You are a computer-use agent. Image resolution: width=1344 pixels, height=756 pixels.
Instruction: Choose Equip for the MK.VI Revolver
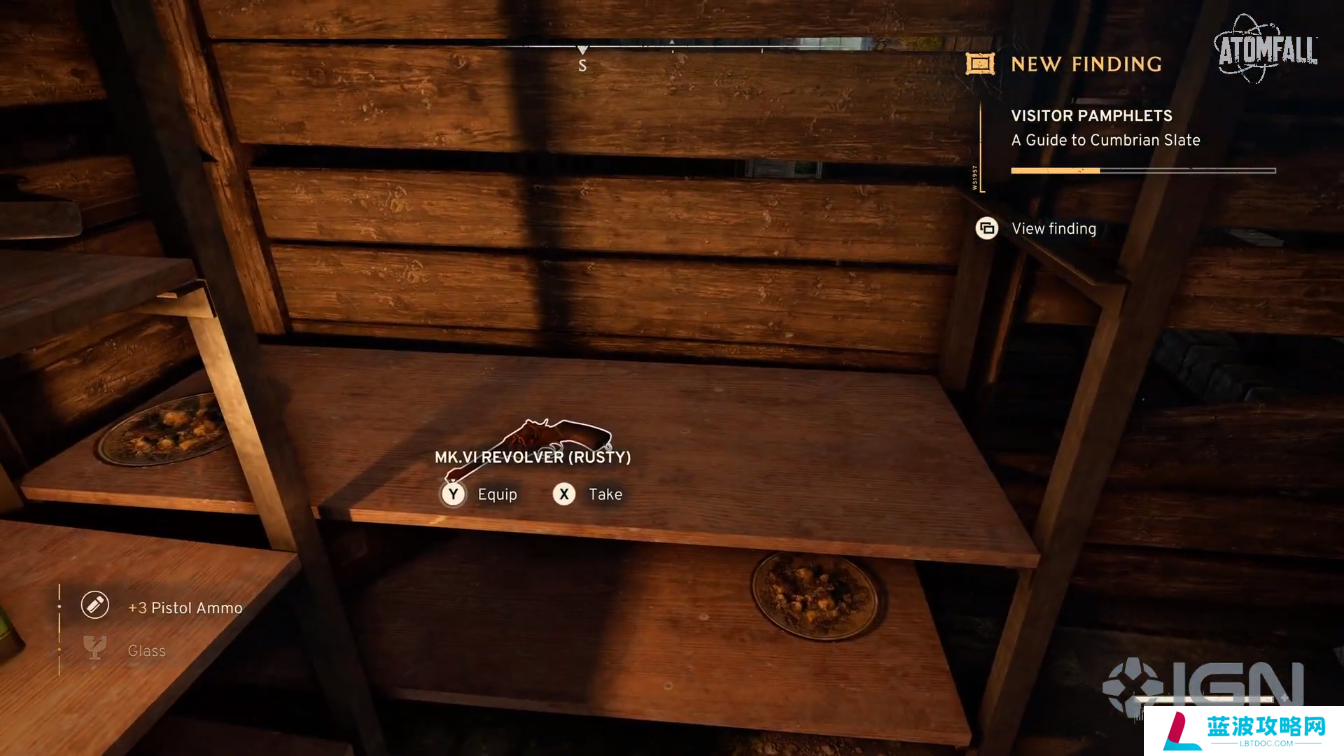pos(481,494)
